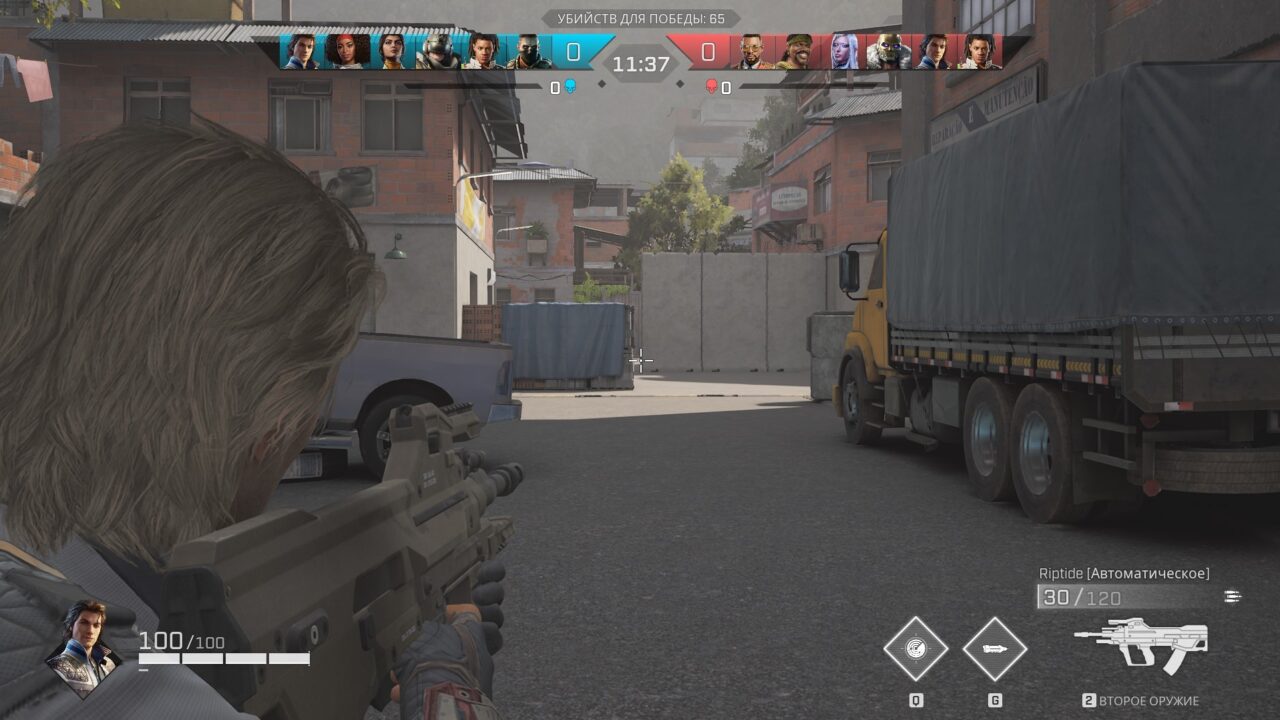This screenshot has width=1280, height=720.
Task: Activate the radar scan ability icon
Action: tap(915, 648)
